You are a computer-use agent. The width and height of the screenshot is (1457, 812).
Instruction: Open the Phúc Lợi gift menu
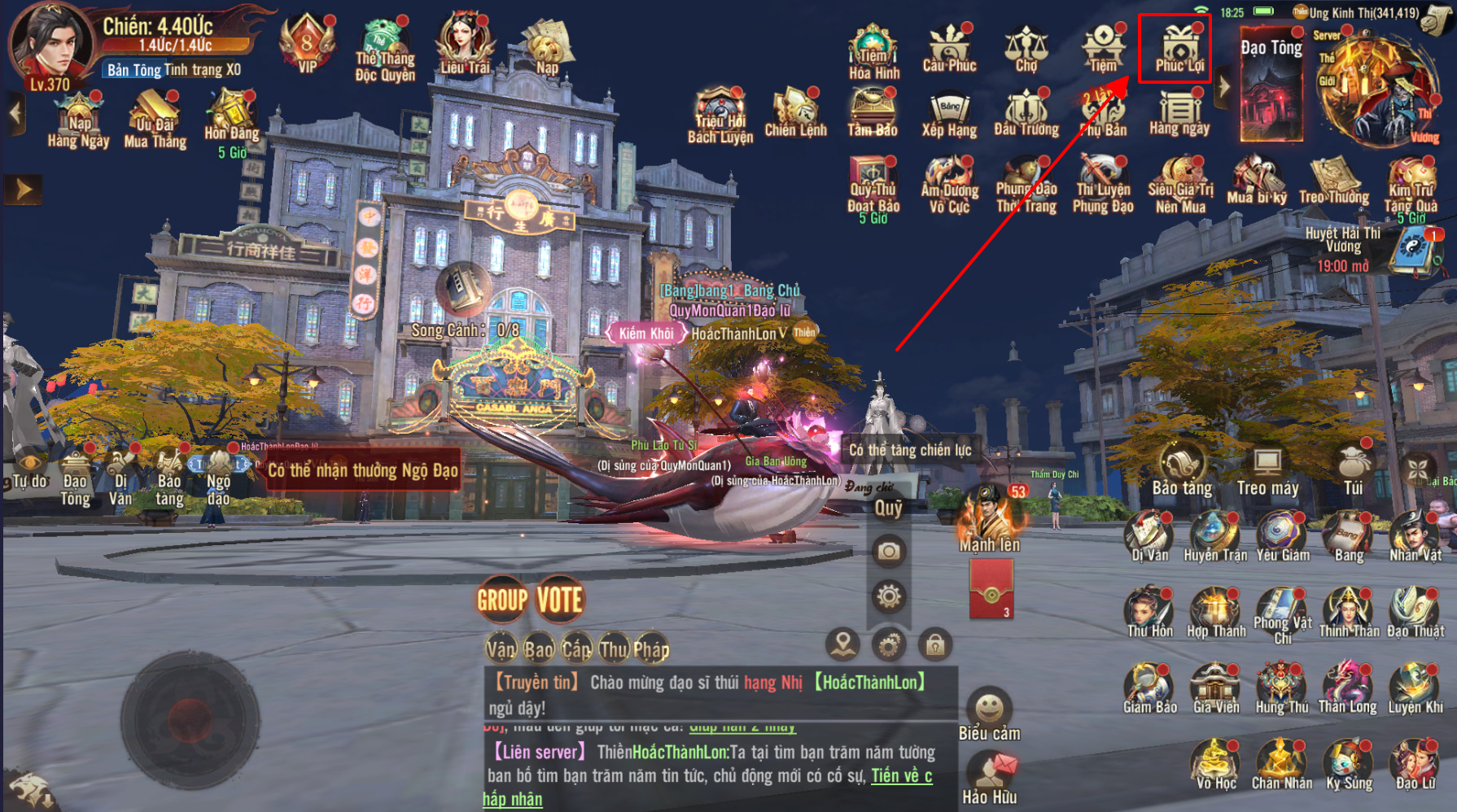pos(1177,48)
